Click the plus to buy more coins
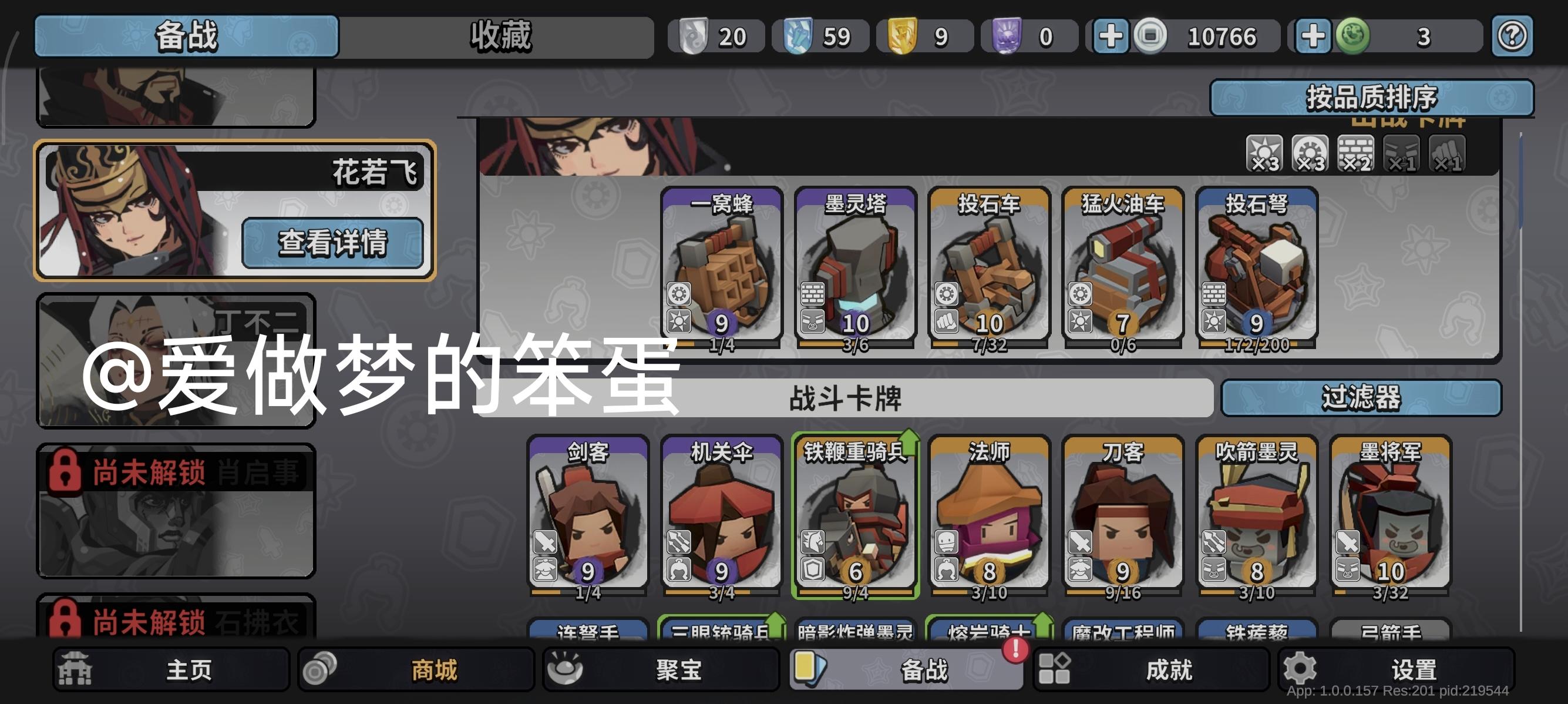The height and width of the screenshot is (704, 1568). pos(1112,36)
